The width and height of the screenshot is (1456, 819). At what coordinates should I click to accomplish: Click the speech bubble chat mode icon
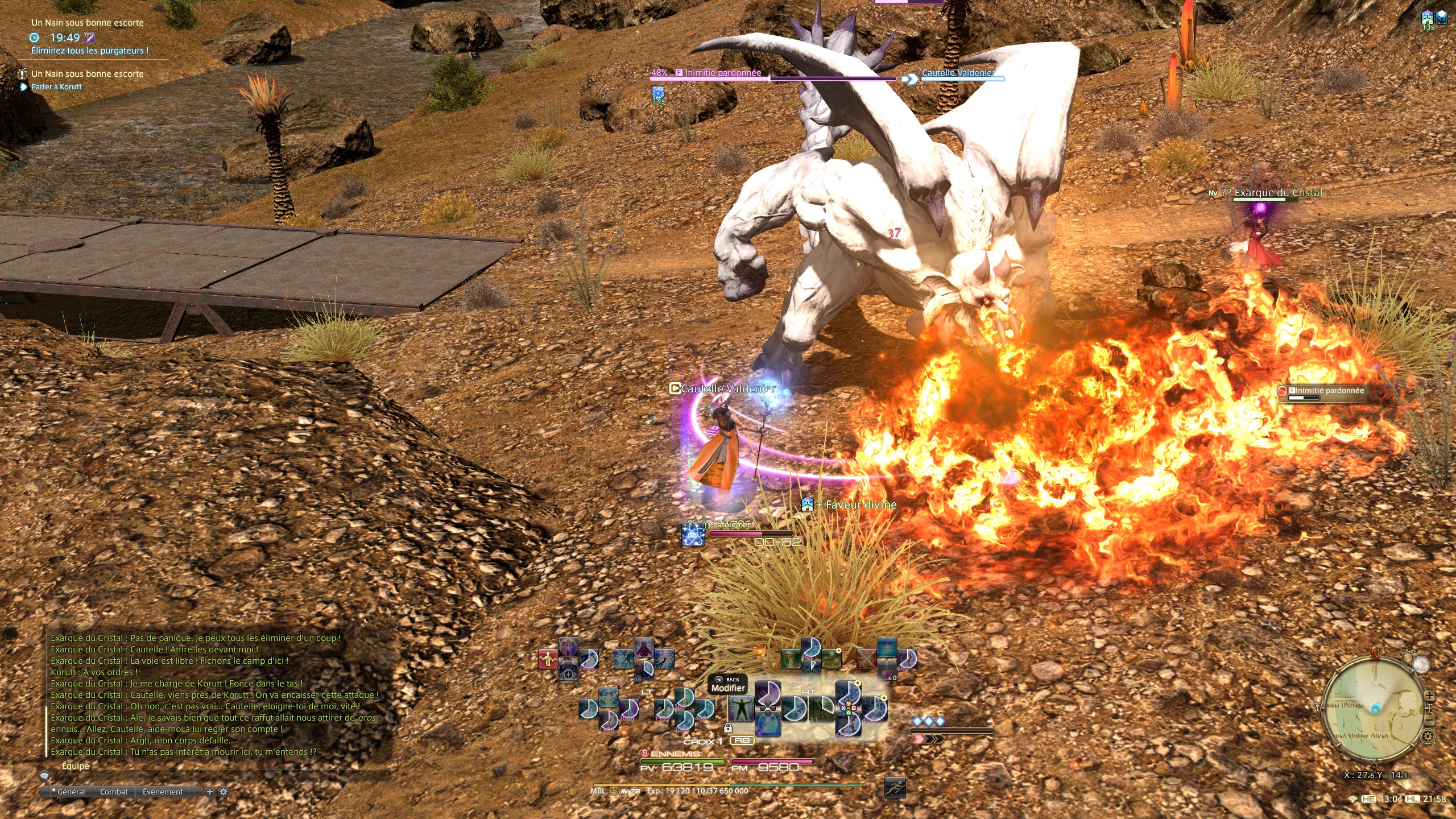click(44, 776)
